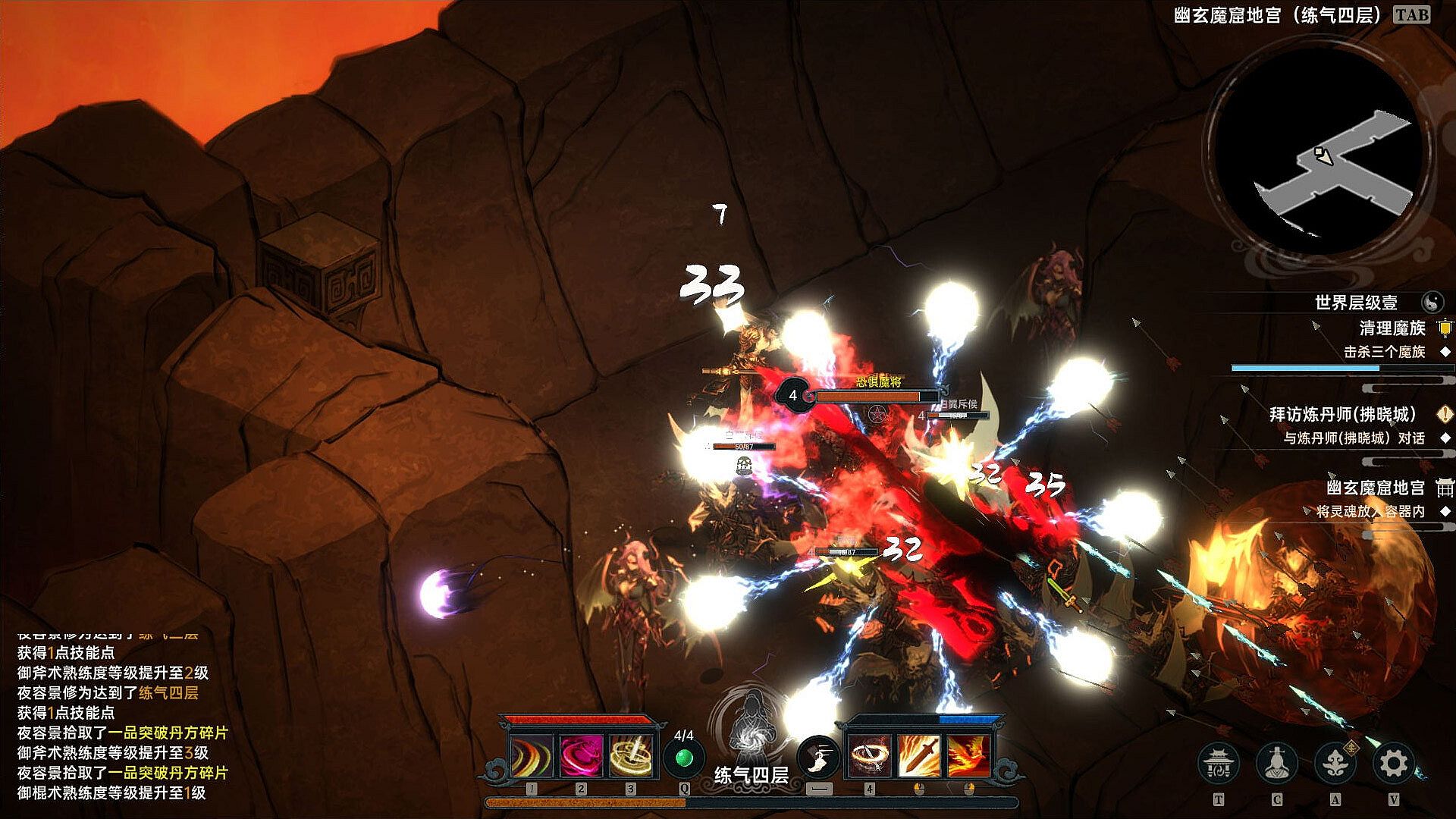Open the cloud ornament skills menu
This screenshot has height=819, width=1456.
1335,764
